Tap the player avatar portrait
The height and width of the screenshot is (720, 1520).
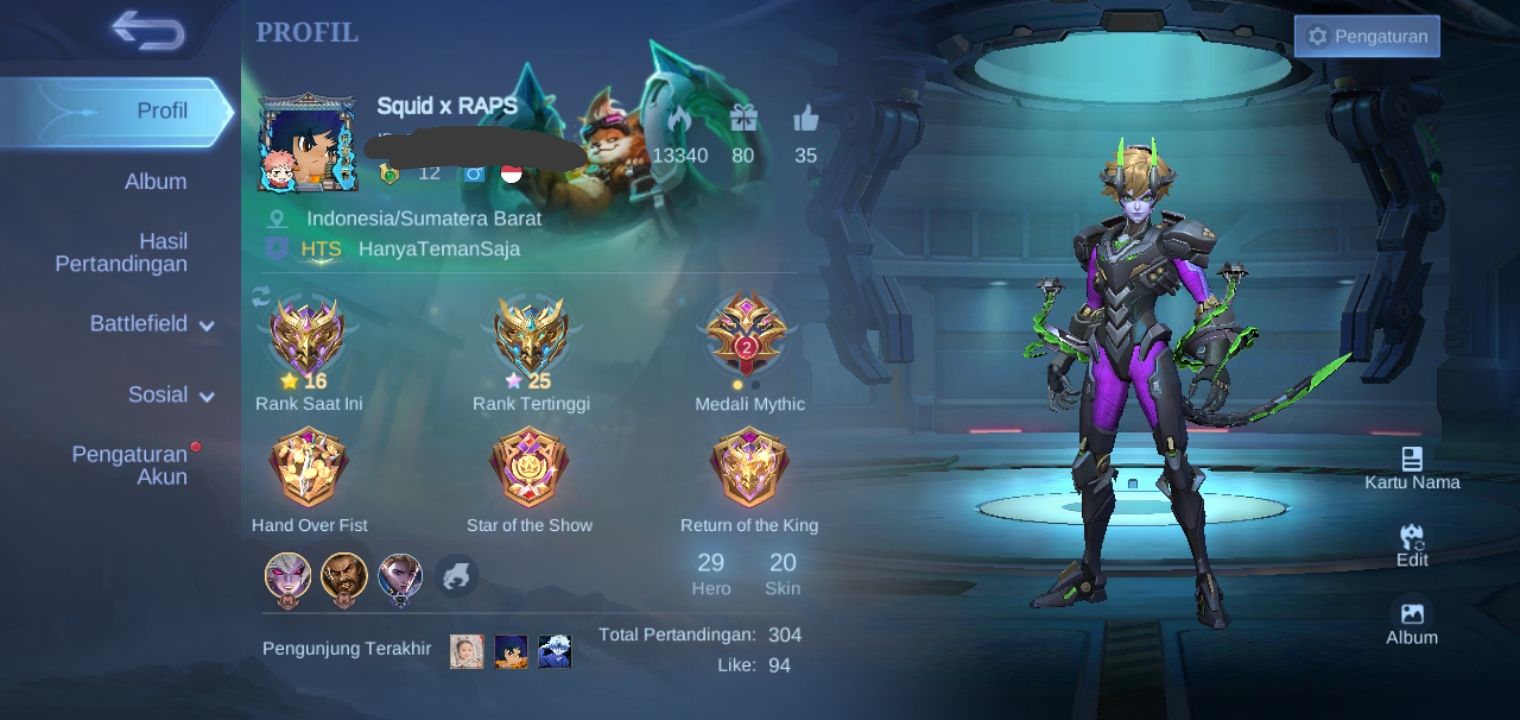coord(307,144)
